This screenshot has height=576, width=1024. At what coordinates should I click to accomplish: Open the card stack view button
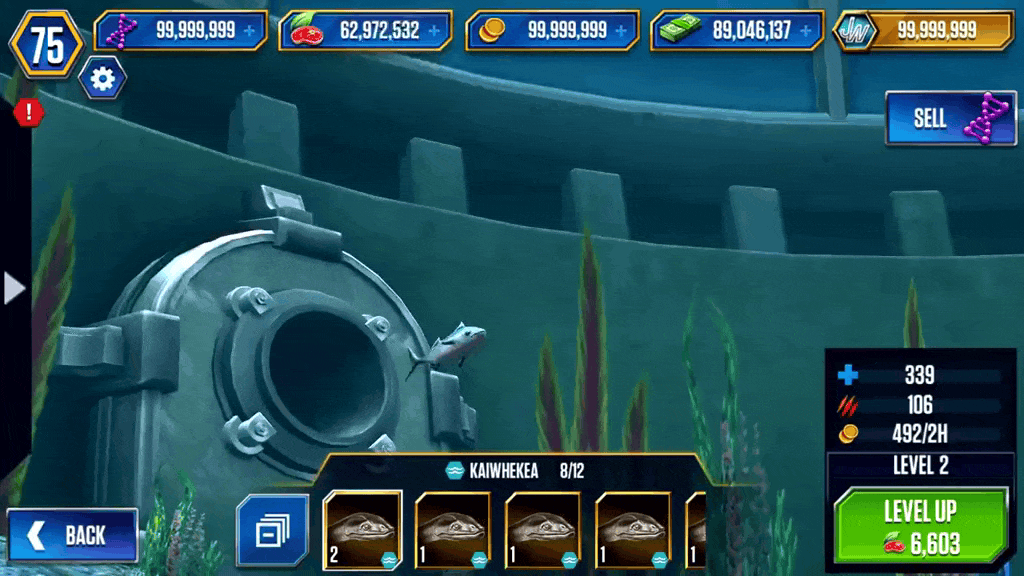[266, 531]
